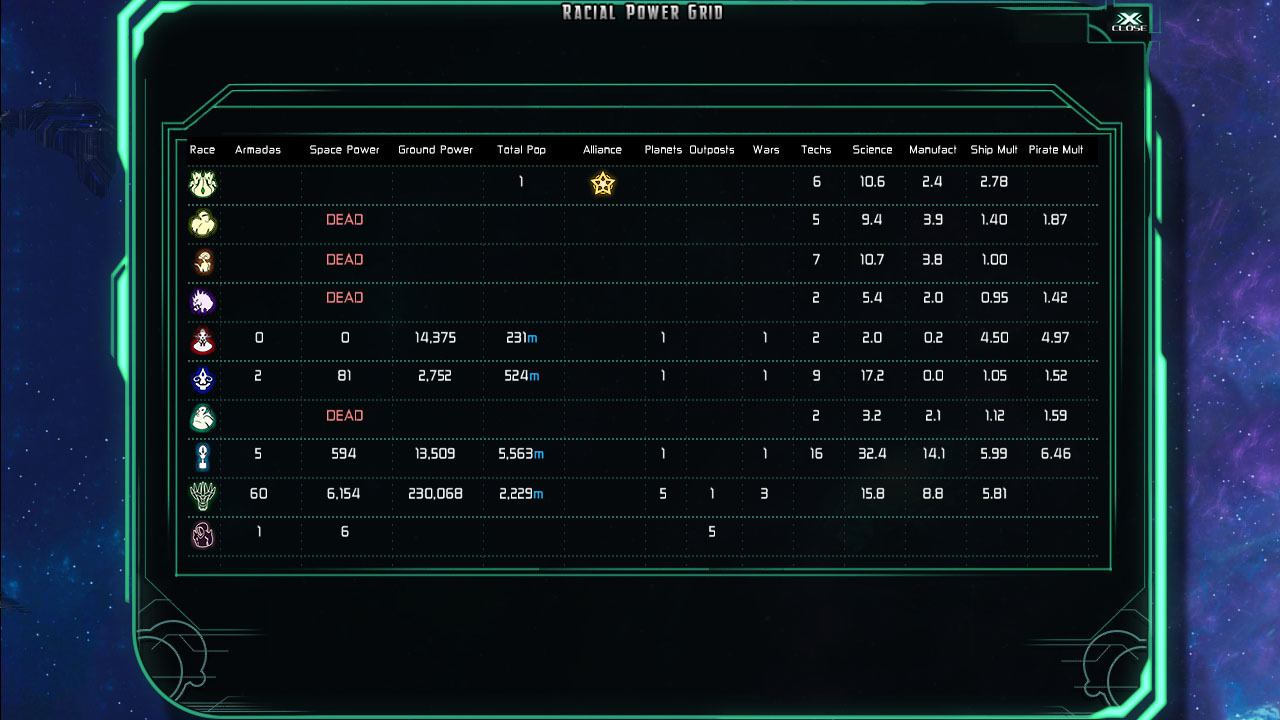Select the teal serpent race icon marked DEAD
1280x720 pixels.
203,416
